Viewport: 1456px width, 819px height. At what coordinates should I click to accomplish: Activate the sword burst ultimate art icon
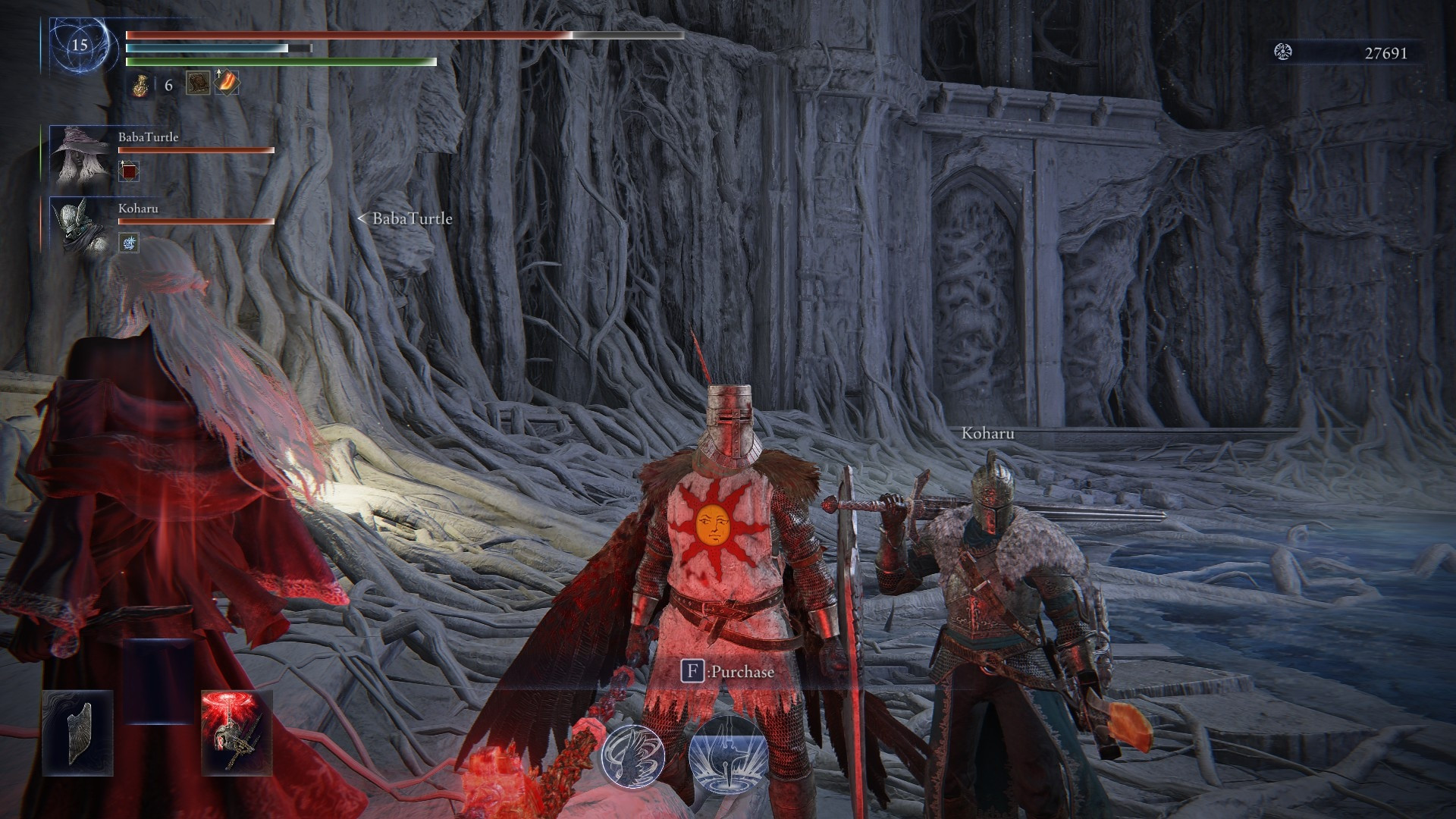[727, 754]
